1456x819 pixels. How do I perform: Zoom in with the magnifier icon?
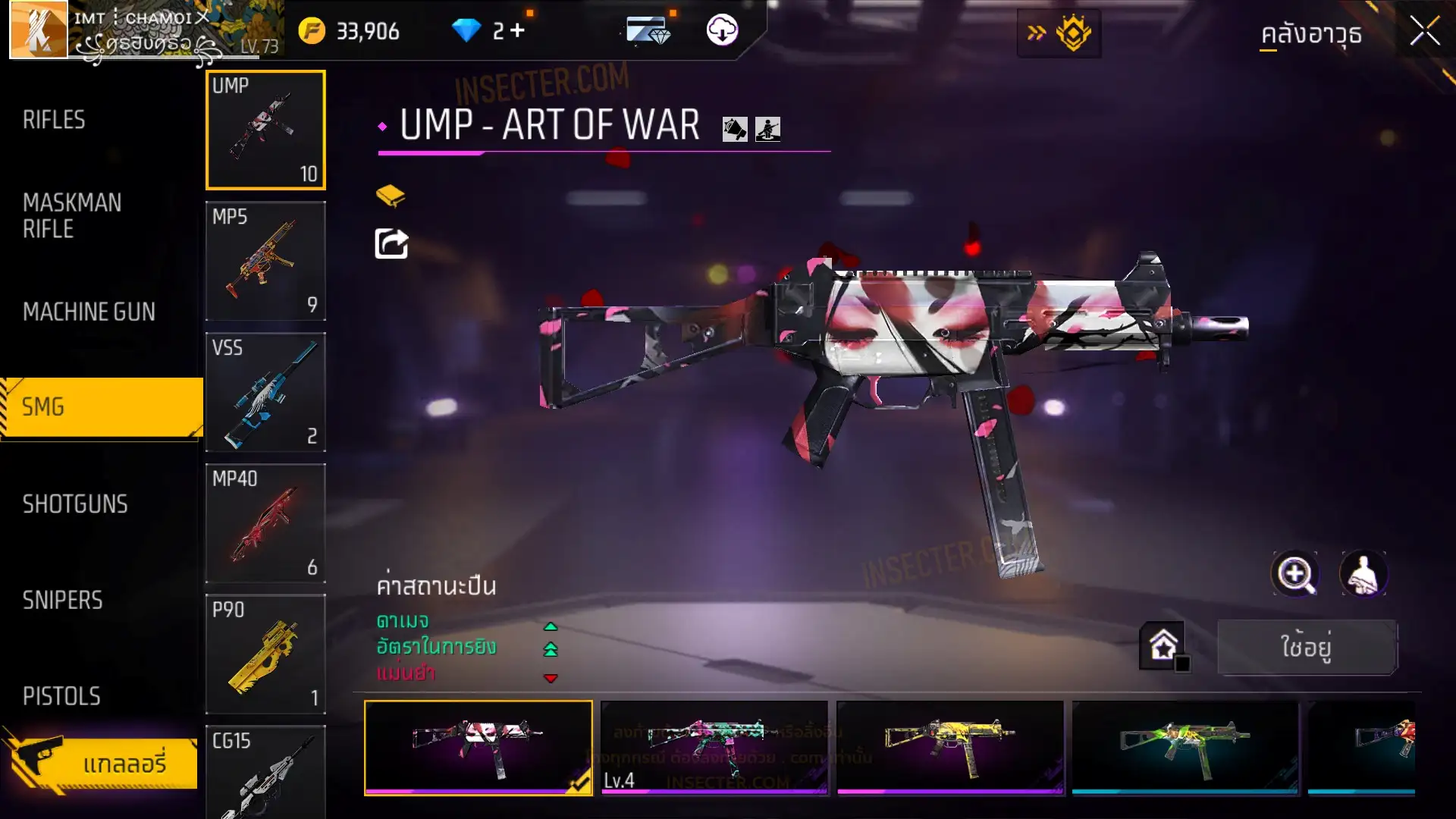(x=1294, y=574)
